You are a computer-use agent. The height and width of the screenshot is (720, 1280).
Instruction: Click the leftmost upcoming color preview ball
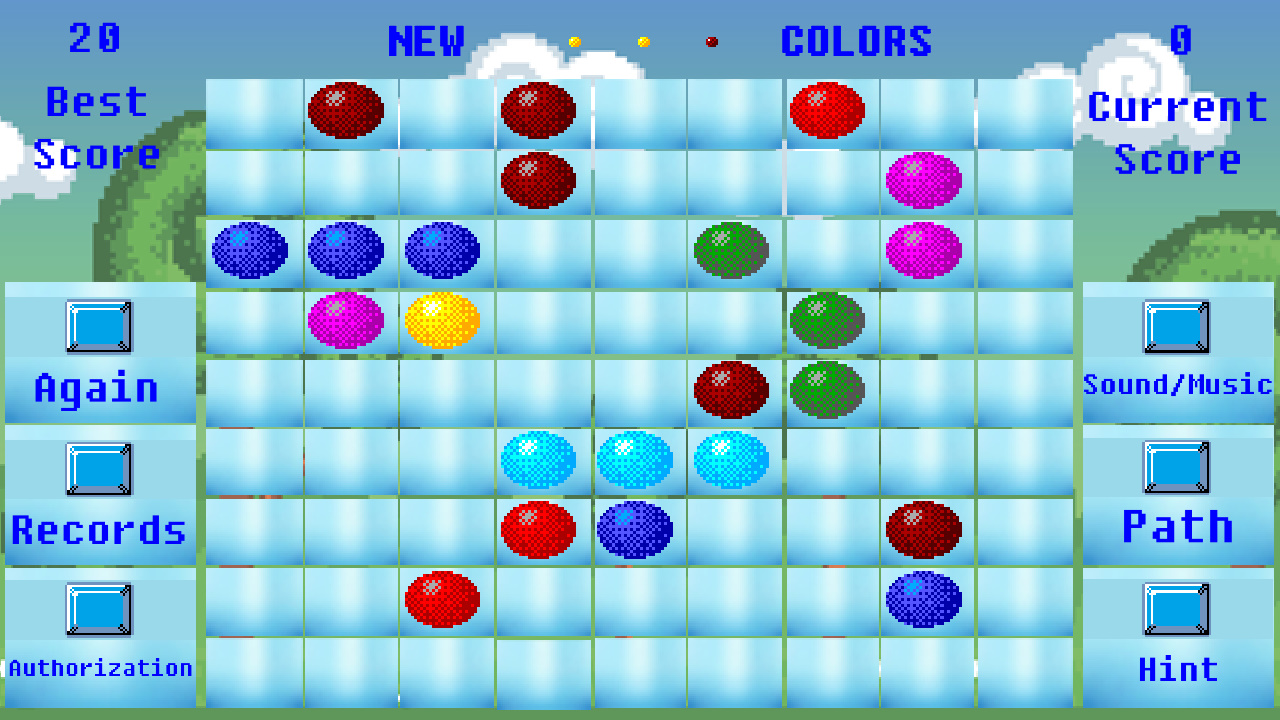click(575, 42)
